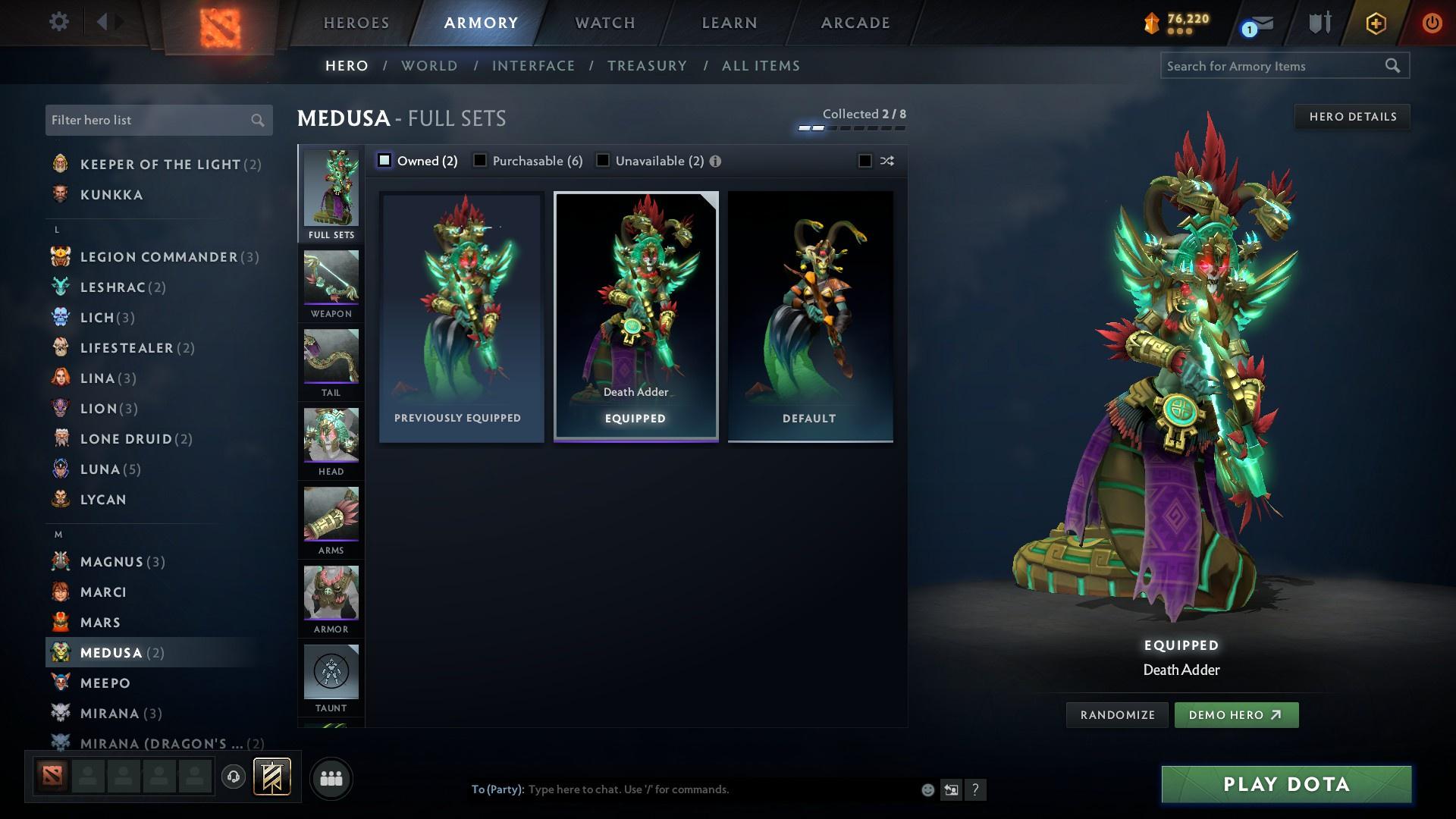Select the Head item slot icon
Viewport: 1456px width, 819px height.
click(x=331, y=438)
